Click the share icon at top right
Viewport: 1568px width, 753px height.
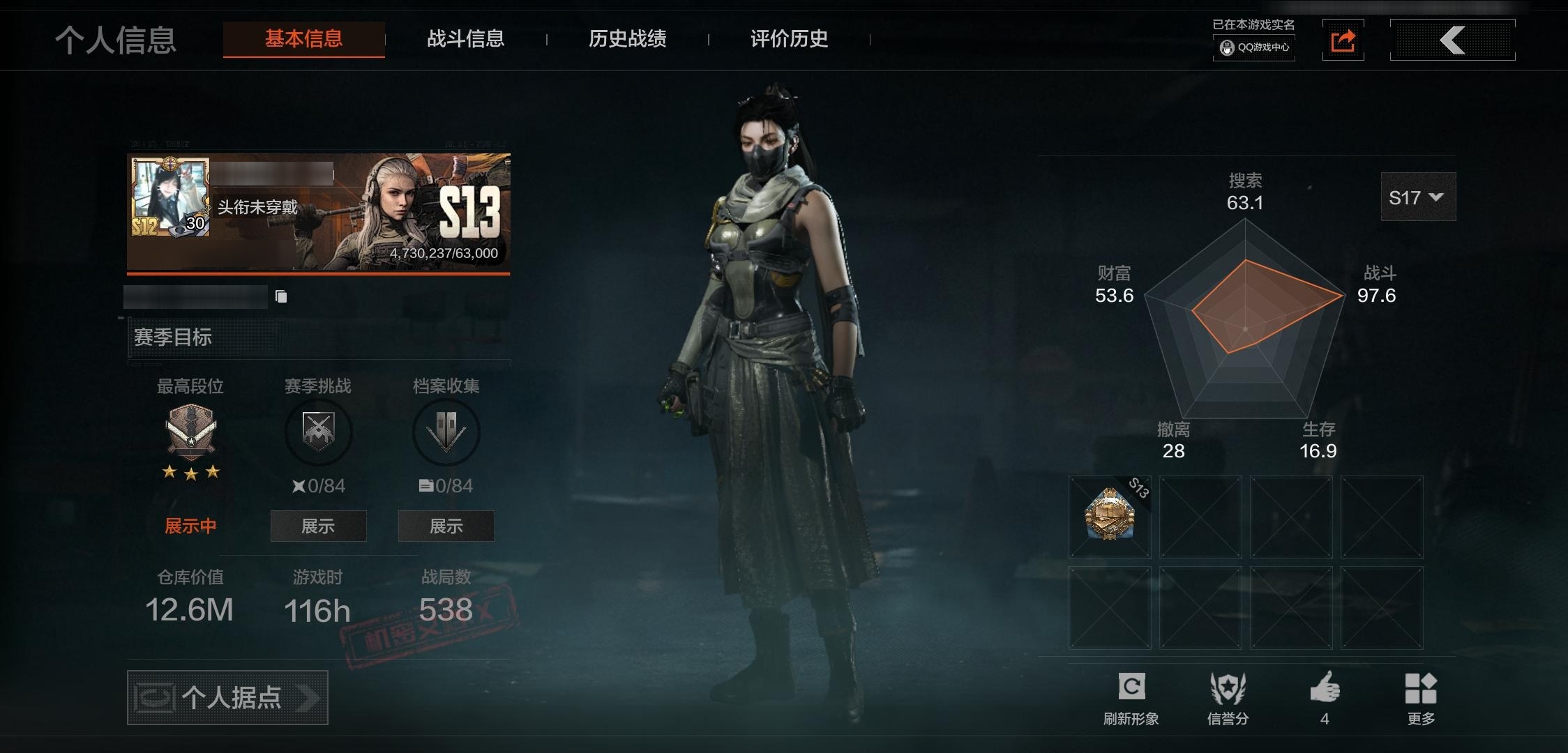pyautogui.click(x=1343, y=39)
